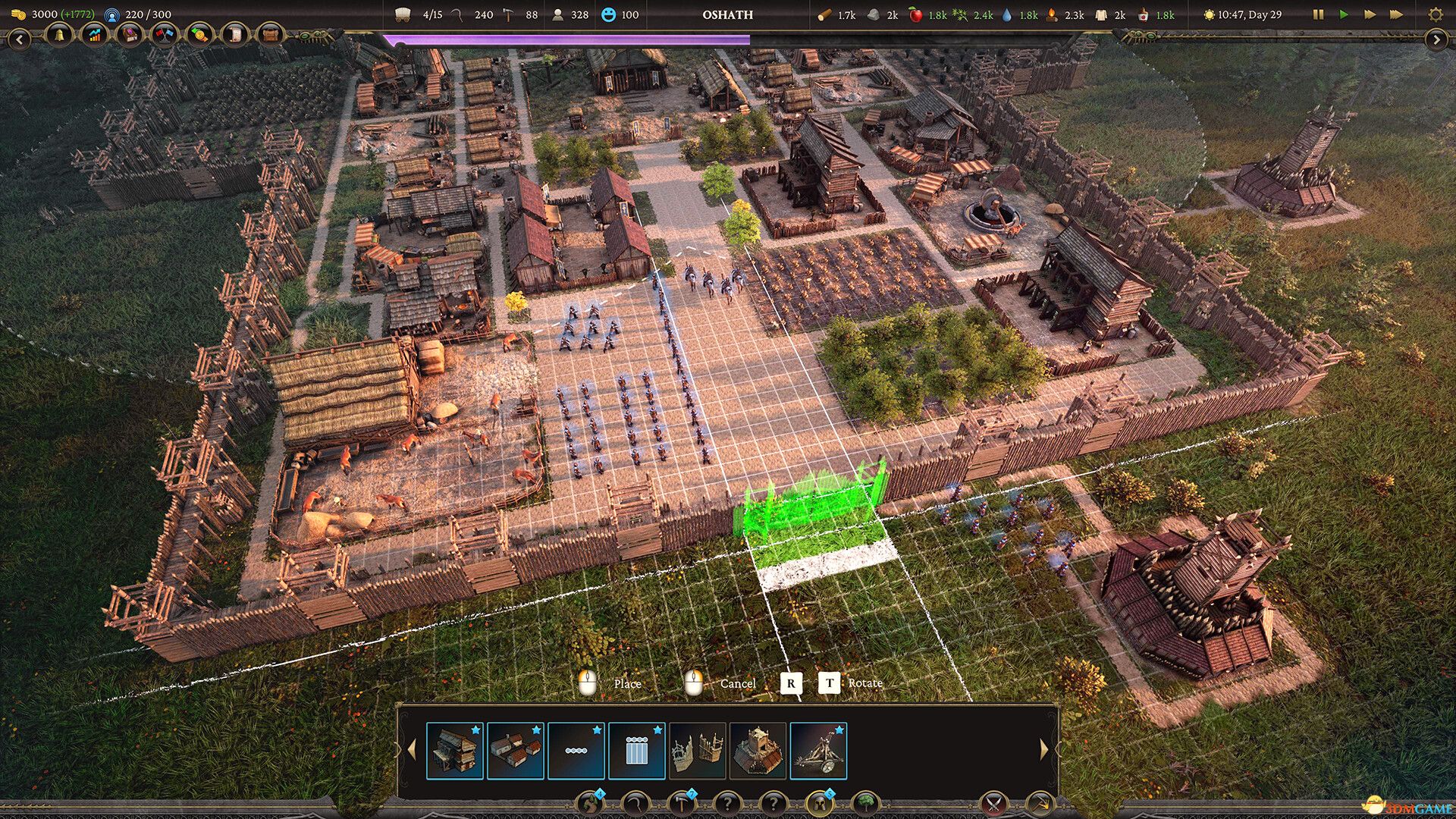Screen dimensions: 1456x819
Task: Open the bell notifications panel
Action: [58, 35]
